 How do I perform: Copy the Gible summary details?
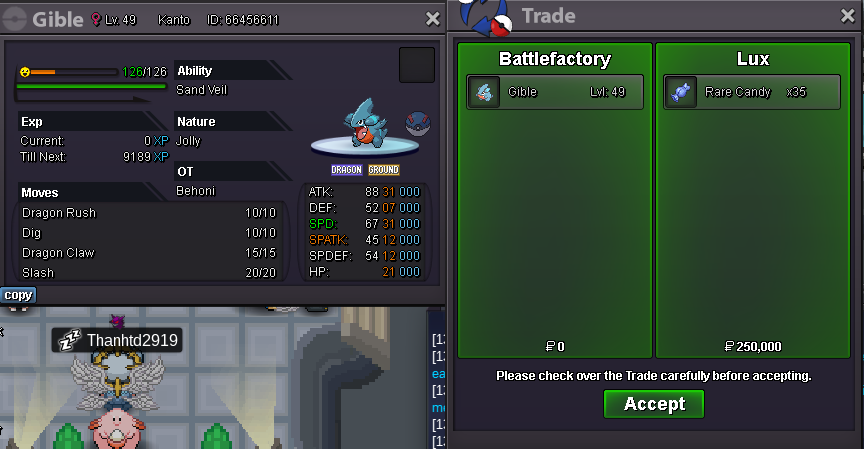[x=18, y=295]
